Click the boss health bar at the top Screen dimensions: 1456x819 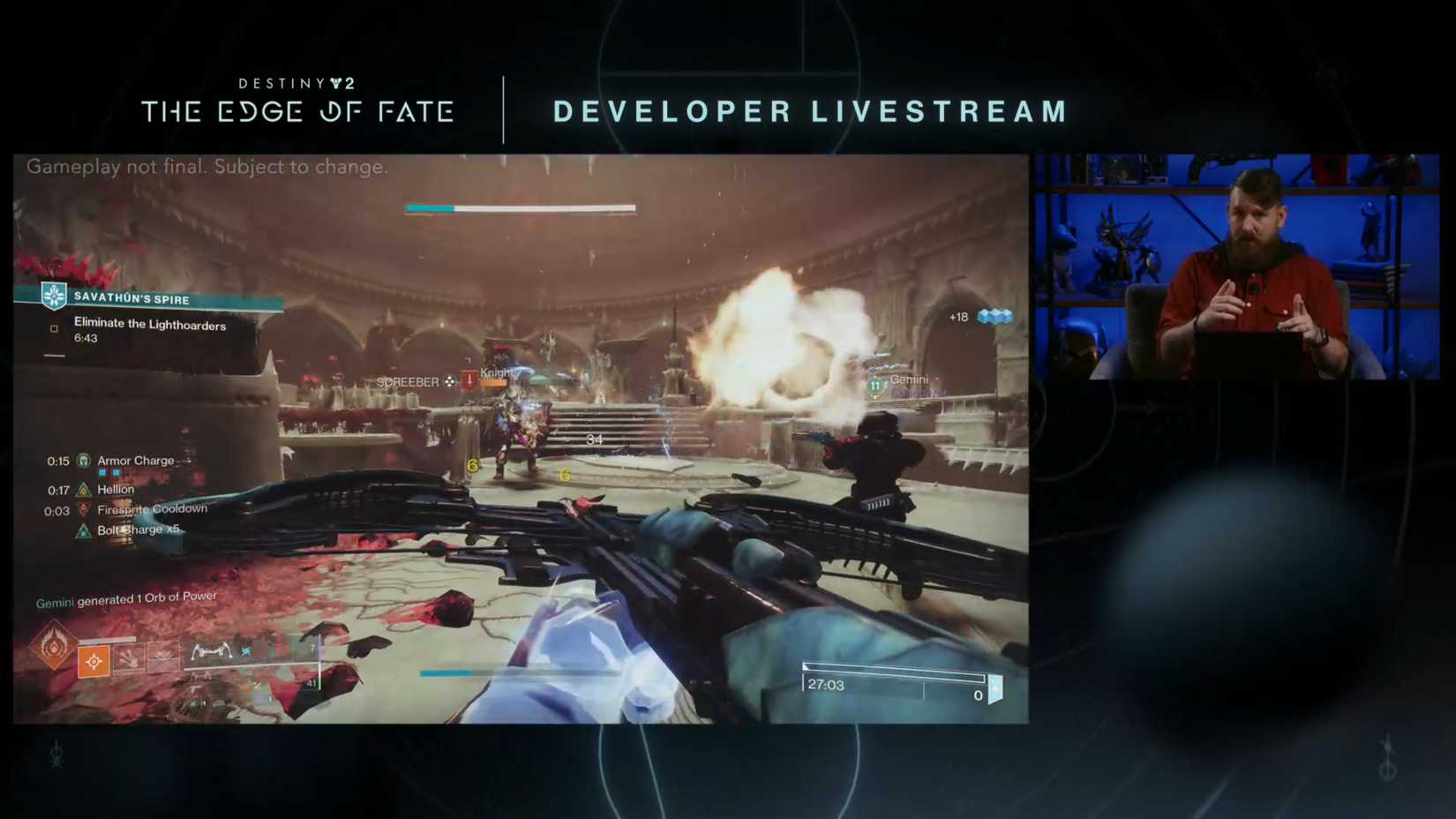pos(520,207)
